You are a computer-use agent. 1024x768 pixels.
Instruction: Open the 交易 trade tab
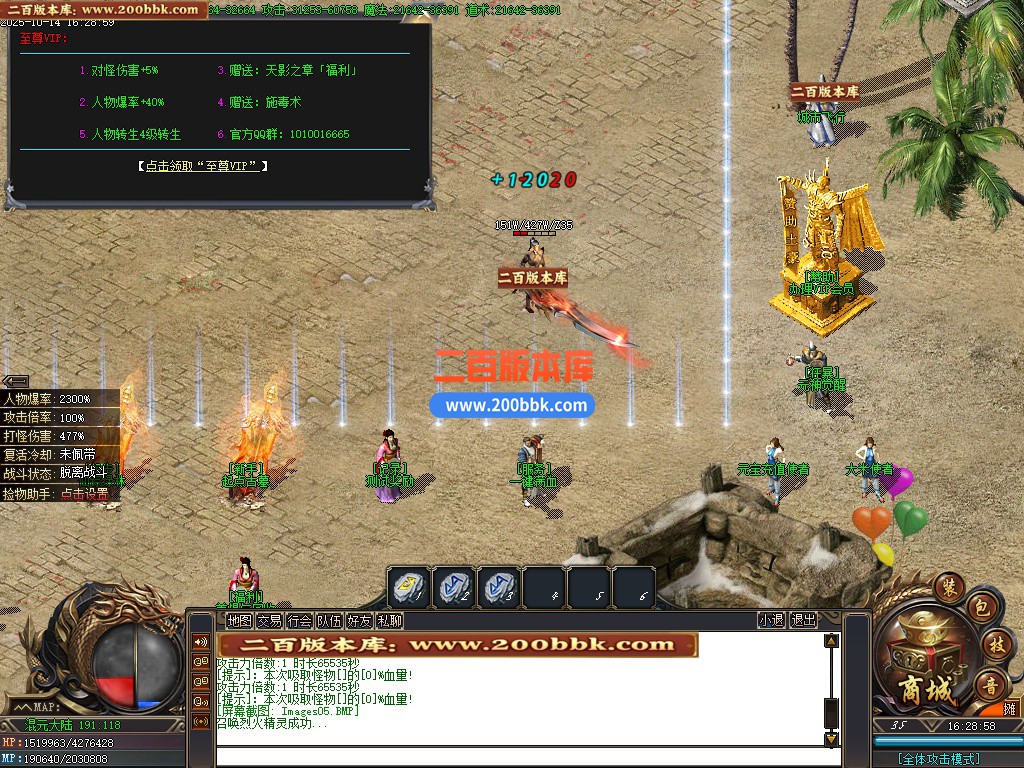pos(268,621)
